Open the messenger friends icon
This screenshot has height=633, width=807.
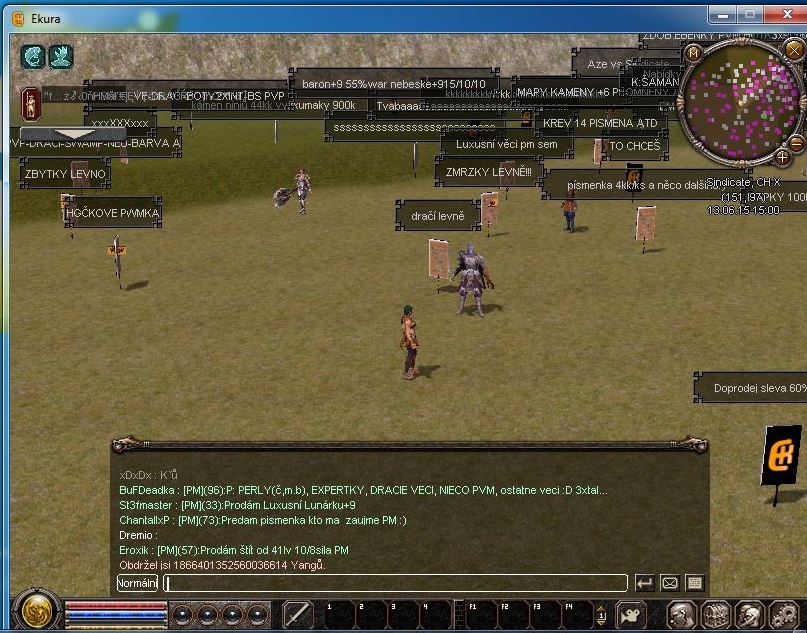pos(749,614)
